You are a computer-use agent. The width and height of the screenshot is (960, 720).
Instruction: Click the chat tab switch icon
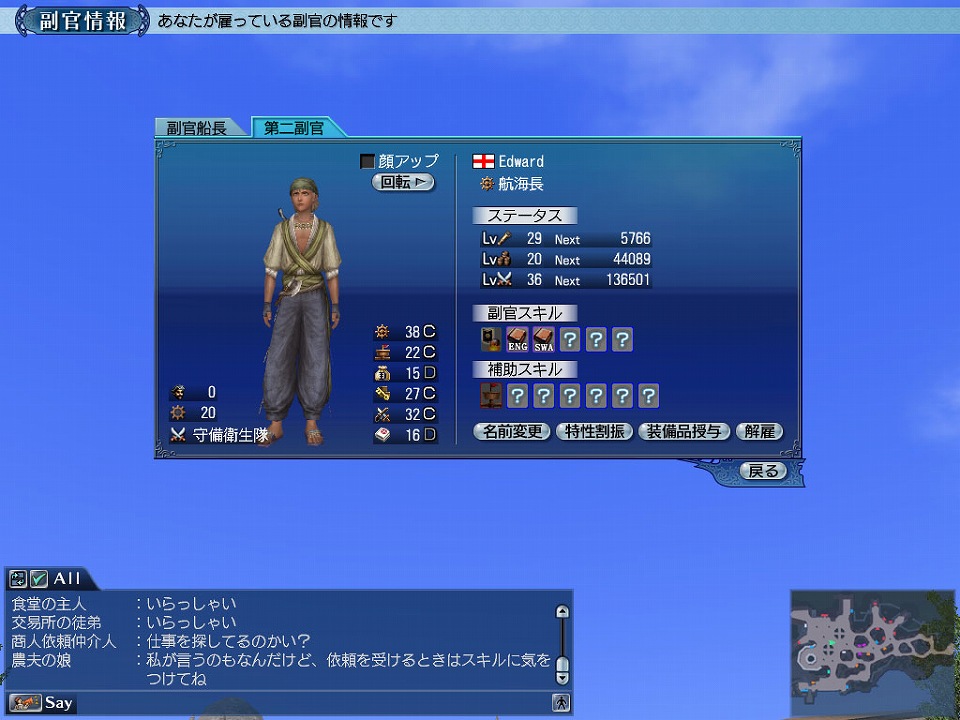18,578
